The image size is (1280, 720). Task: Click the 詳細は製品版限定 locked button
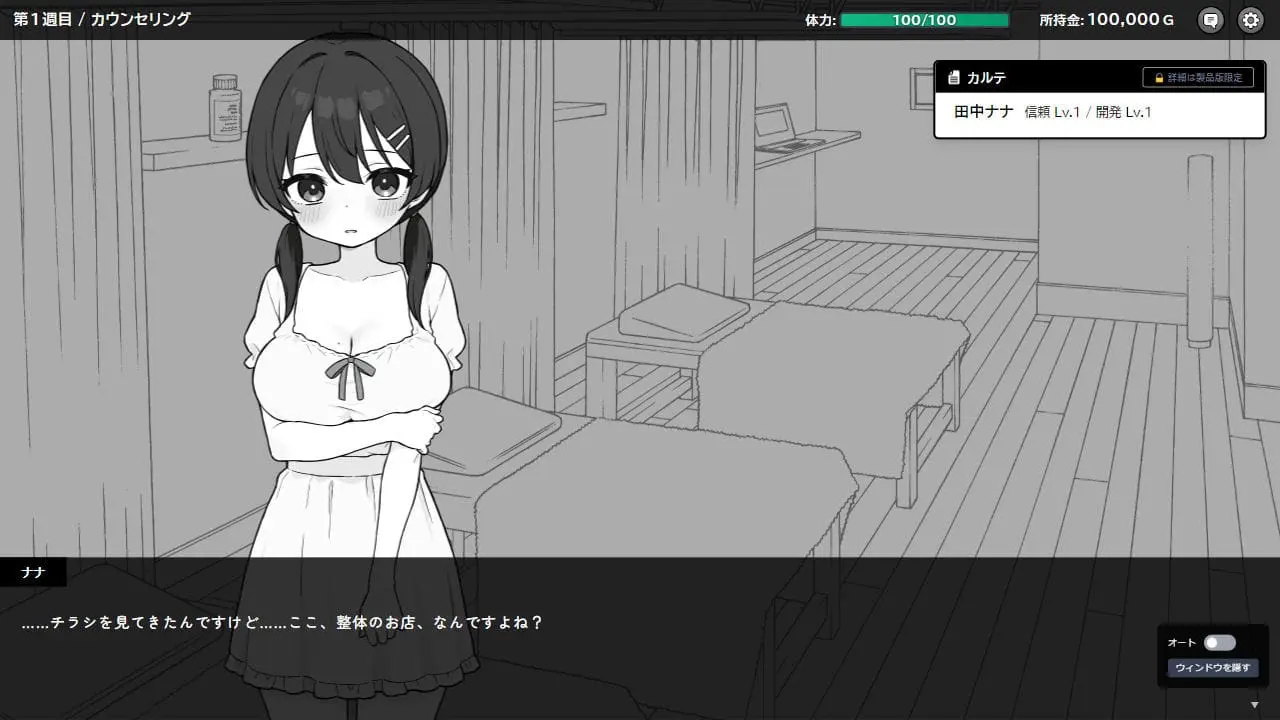[1200, 77]
